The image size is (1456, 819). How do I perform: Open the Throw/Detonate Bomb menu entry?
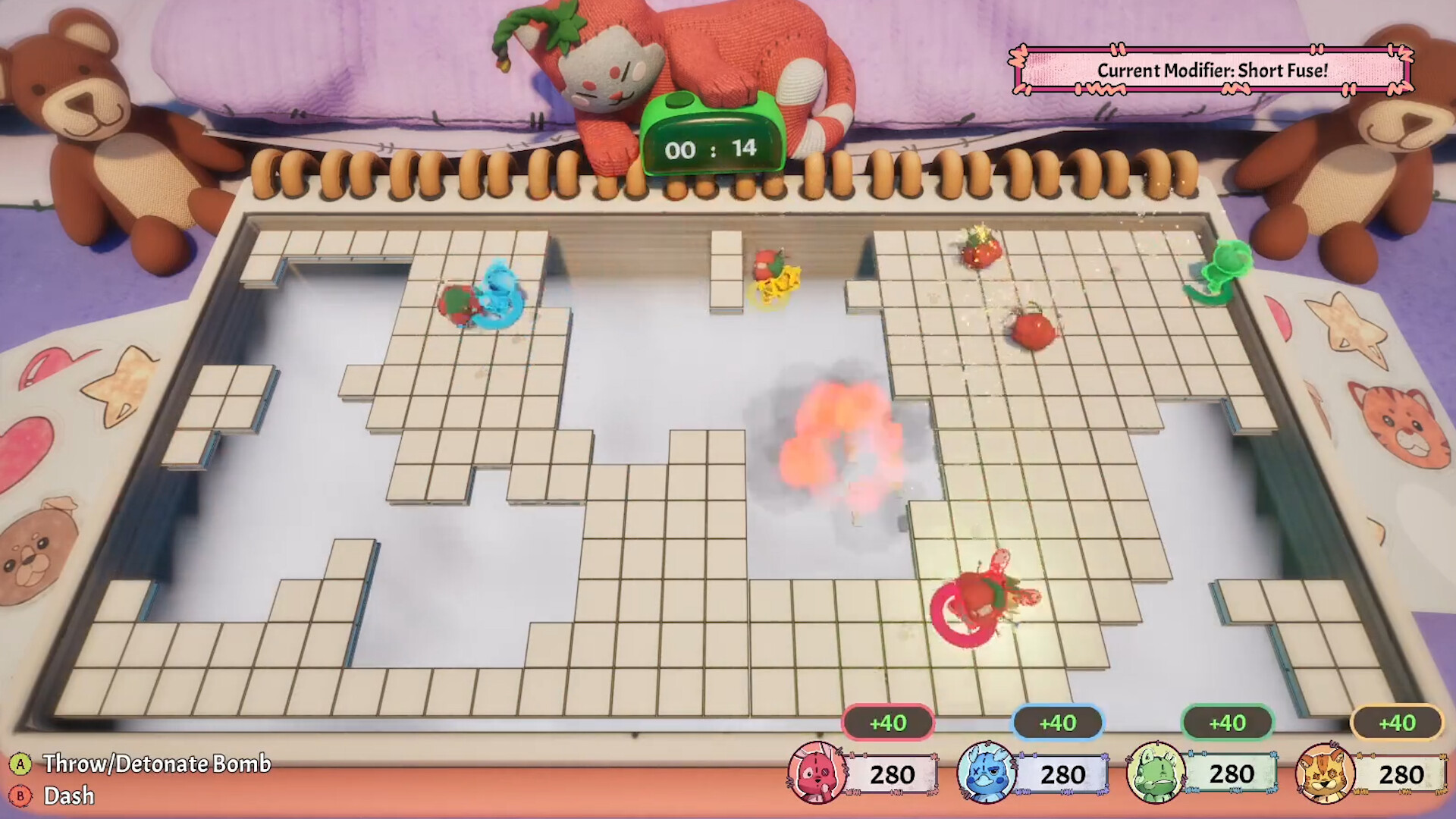click(155, 766)
